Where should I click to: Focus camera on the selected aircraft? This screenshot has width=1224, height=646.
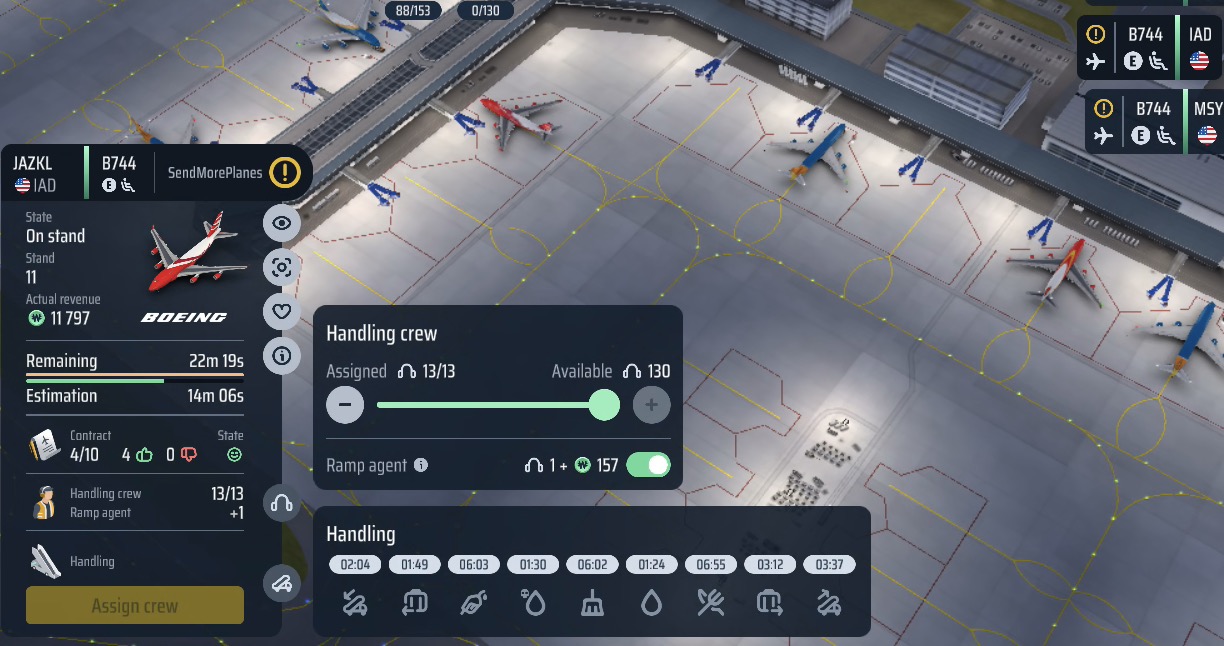pos(282,267)
